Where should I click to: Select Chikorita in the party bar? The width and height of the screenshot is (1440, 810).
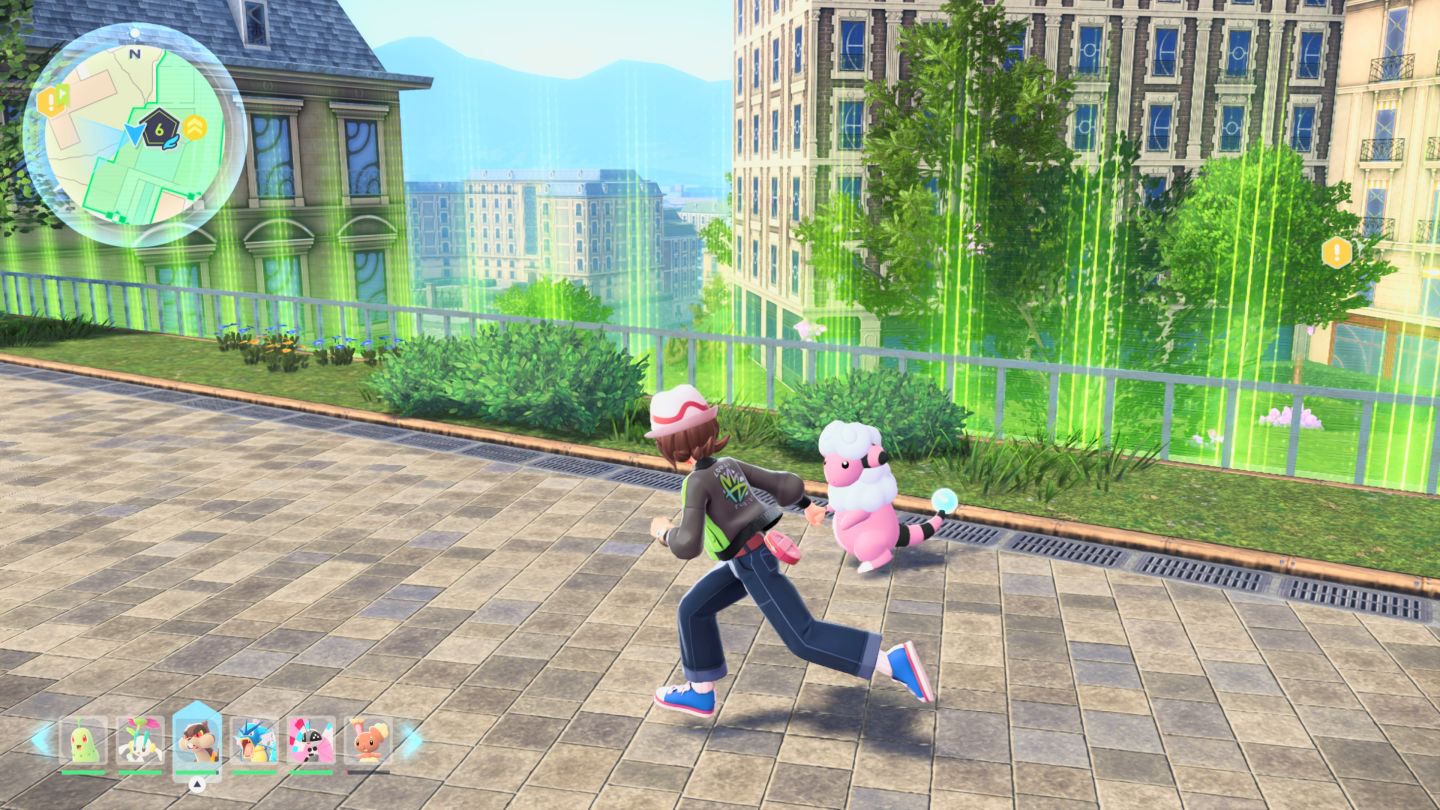82,741
